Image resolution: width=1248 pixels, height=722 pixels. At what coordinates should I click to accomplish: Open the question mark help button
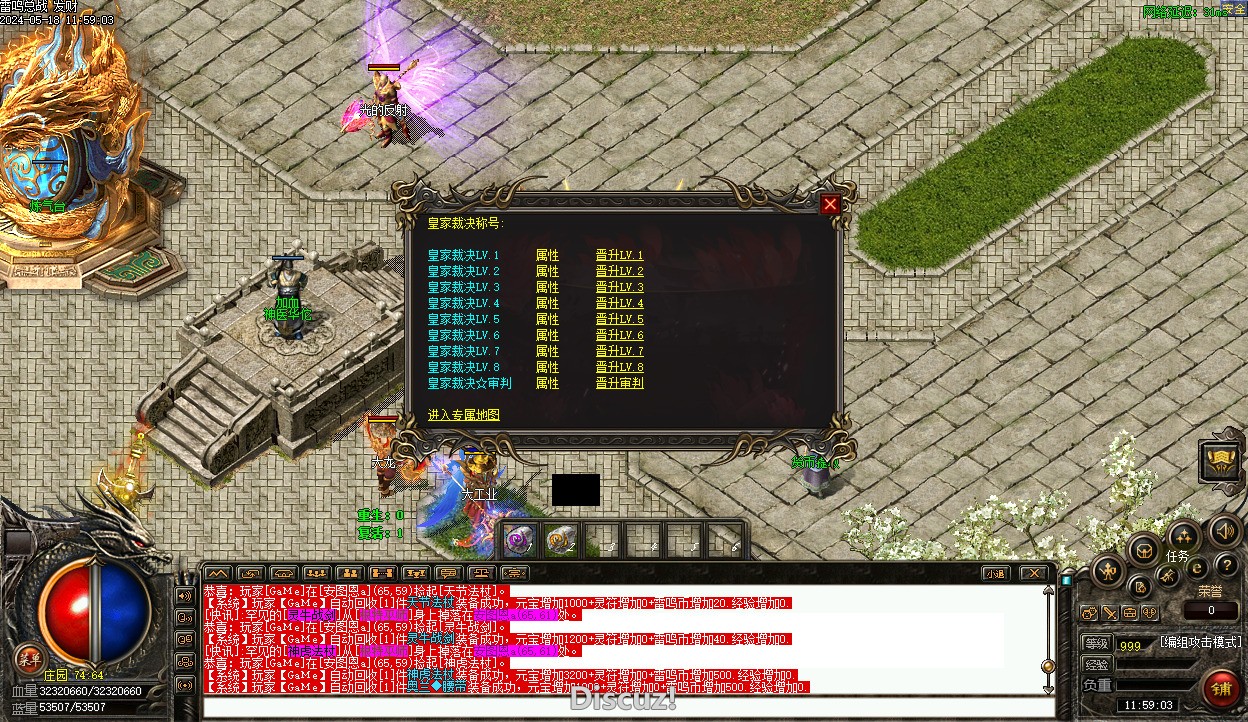point(1226,566)
